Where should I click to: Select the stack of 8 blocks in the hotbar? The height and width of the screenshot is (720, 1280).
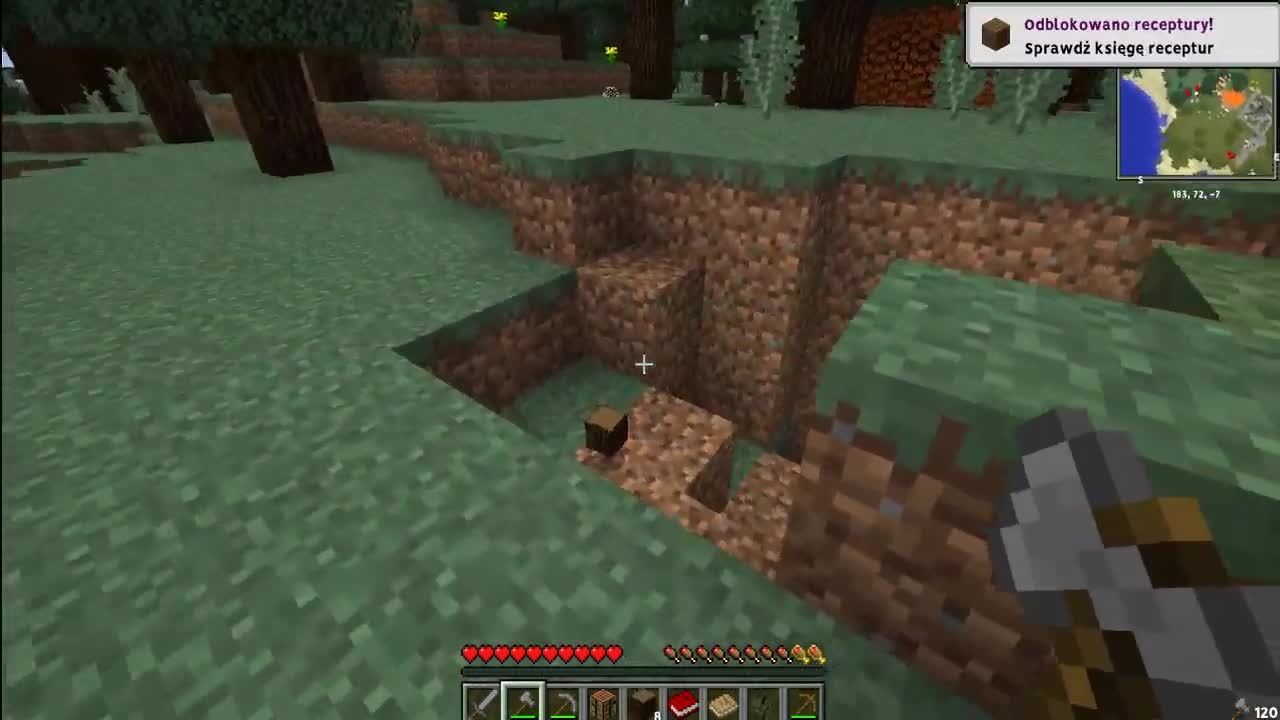(x=641, y=704)
